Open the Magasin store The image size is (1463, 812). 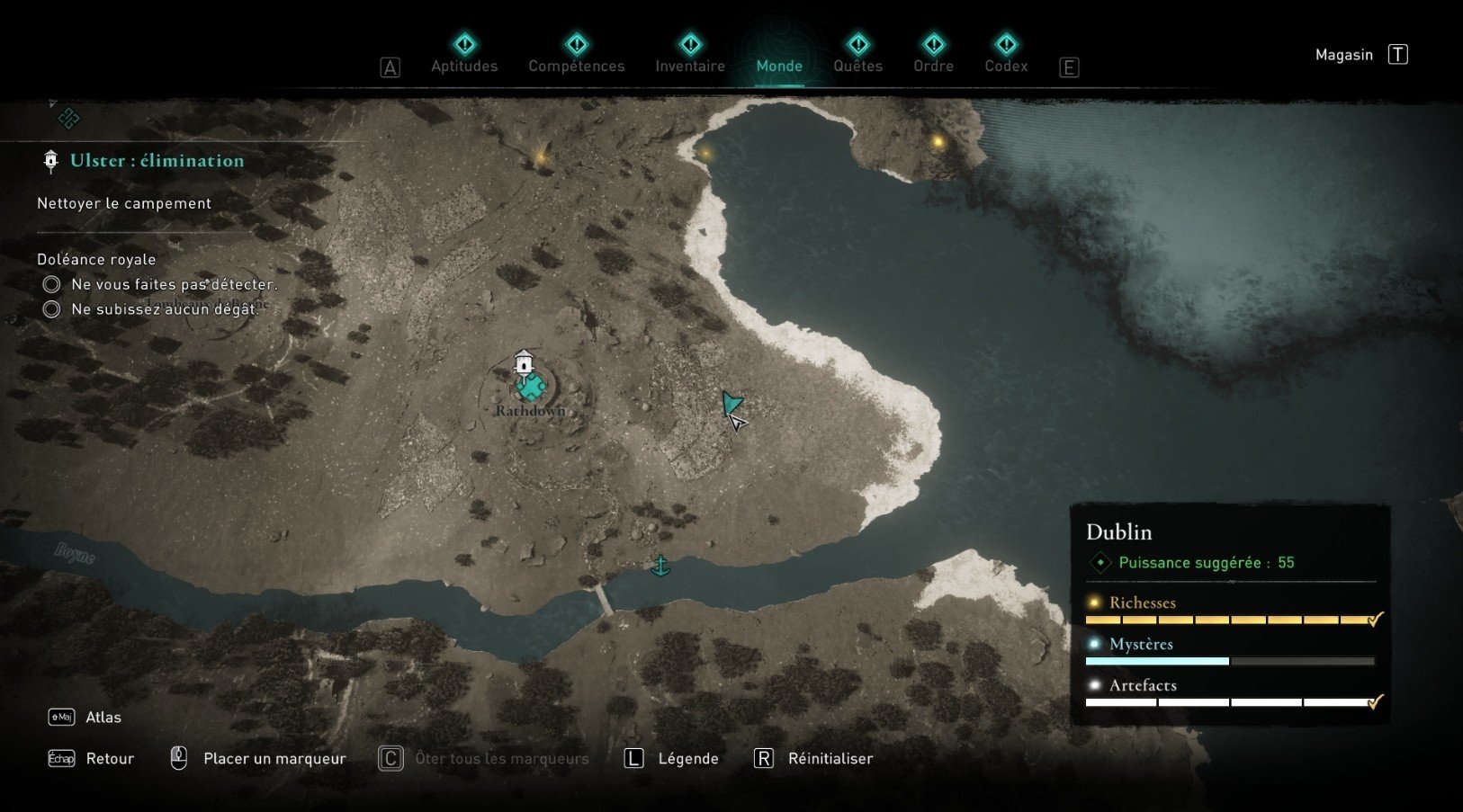[1343, 54]
